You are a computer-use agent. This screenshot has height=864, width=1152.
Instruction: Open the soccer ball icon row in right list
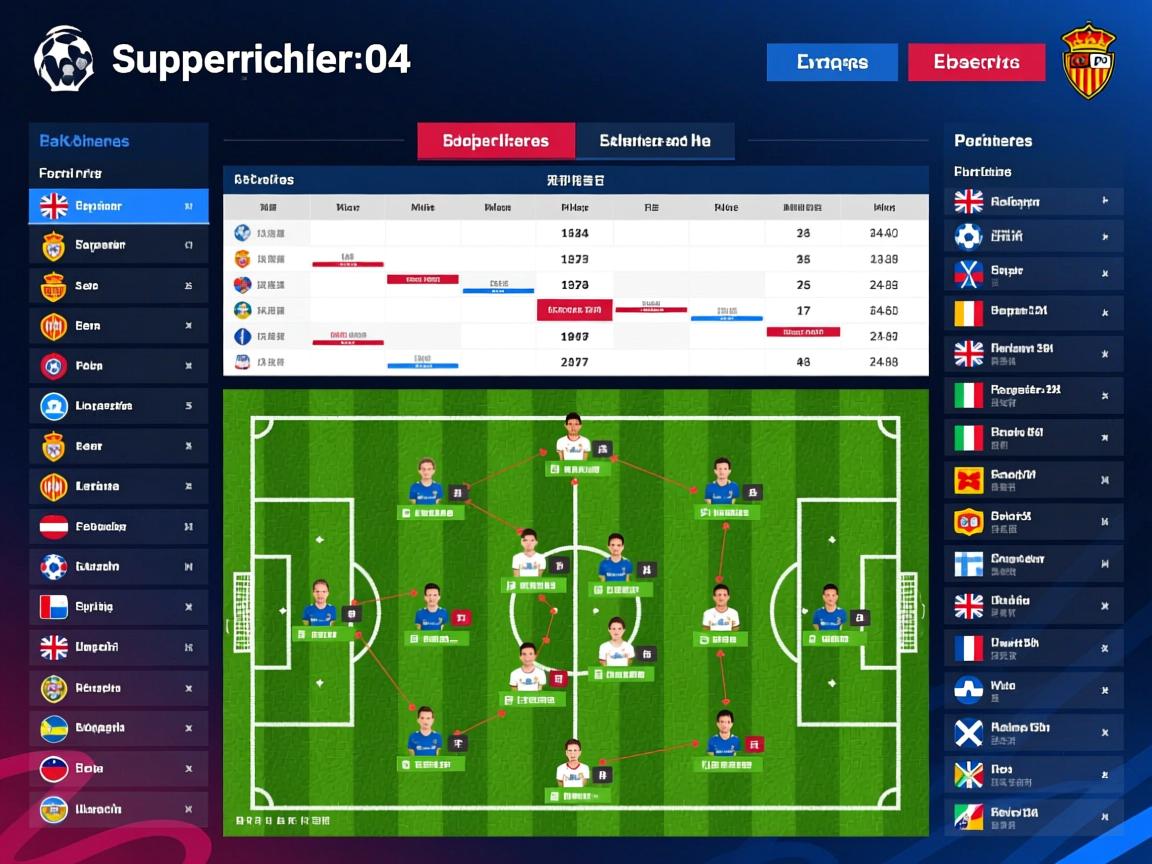[1033, 237]
